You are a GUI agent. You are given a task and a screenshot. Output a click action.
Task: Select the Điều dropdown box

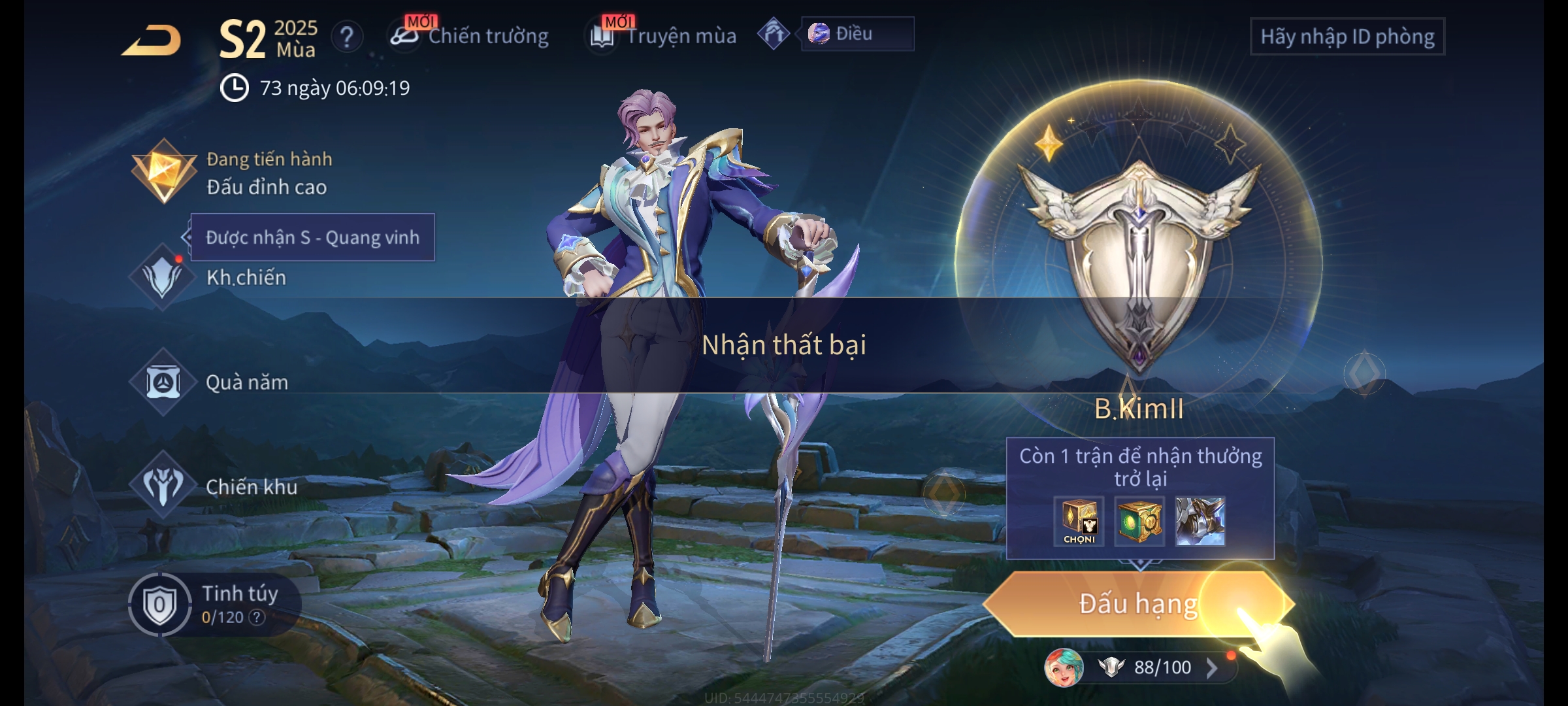coord(857,34)
